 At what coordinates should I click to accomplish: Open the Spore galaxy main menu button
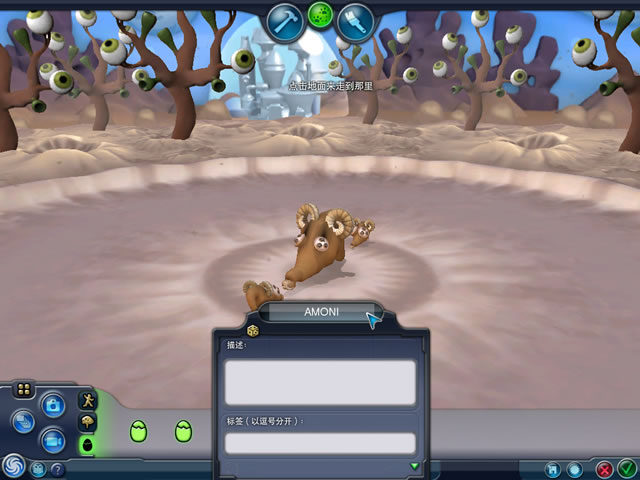13,465
